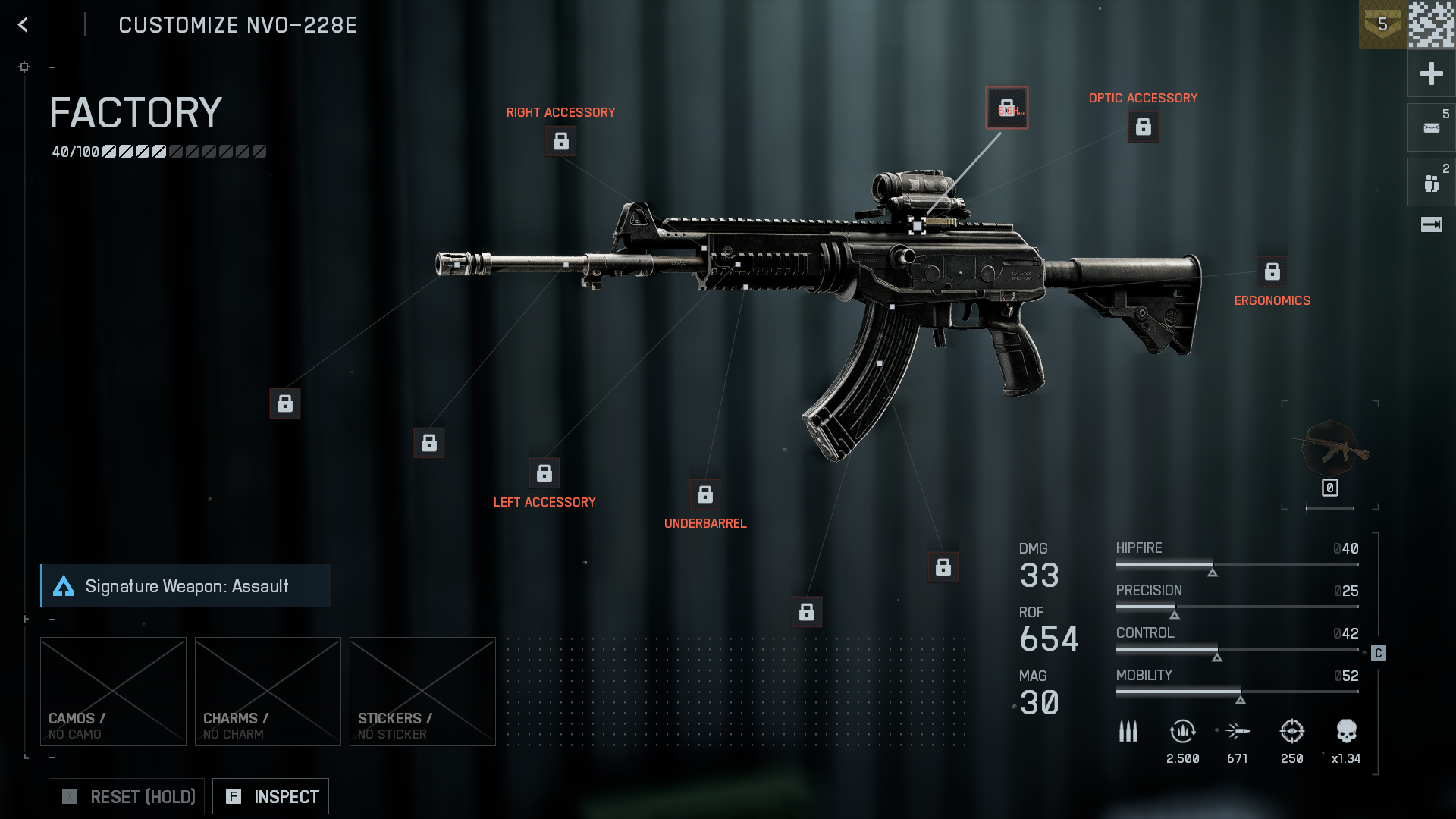Image resolution: width=1456 pixels, height=819 pixels.
Task: Select the highlighted scope attachment slot
Action: [1006, 108]
